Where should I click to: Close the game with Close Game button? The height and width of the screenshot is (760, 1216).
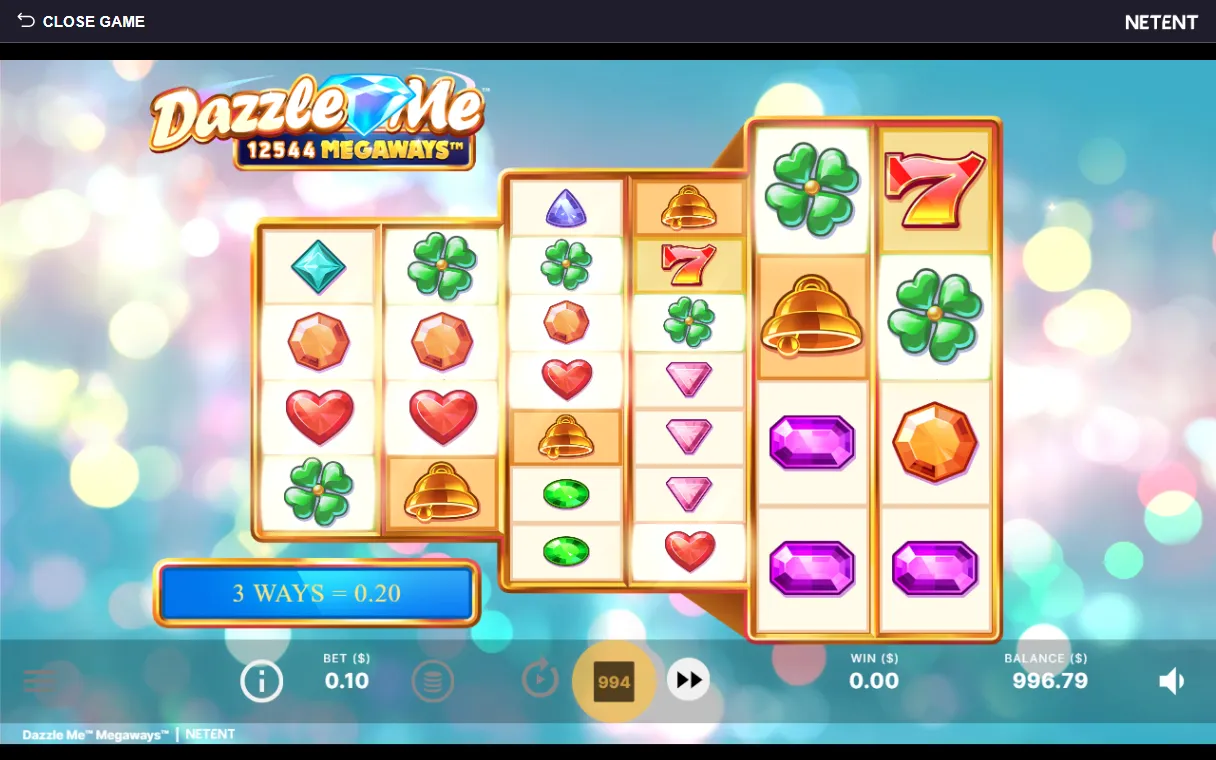[81, 21]
